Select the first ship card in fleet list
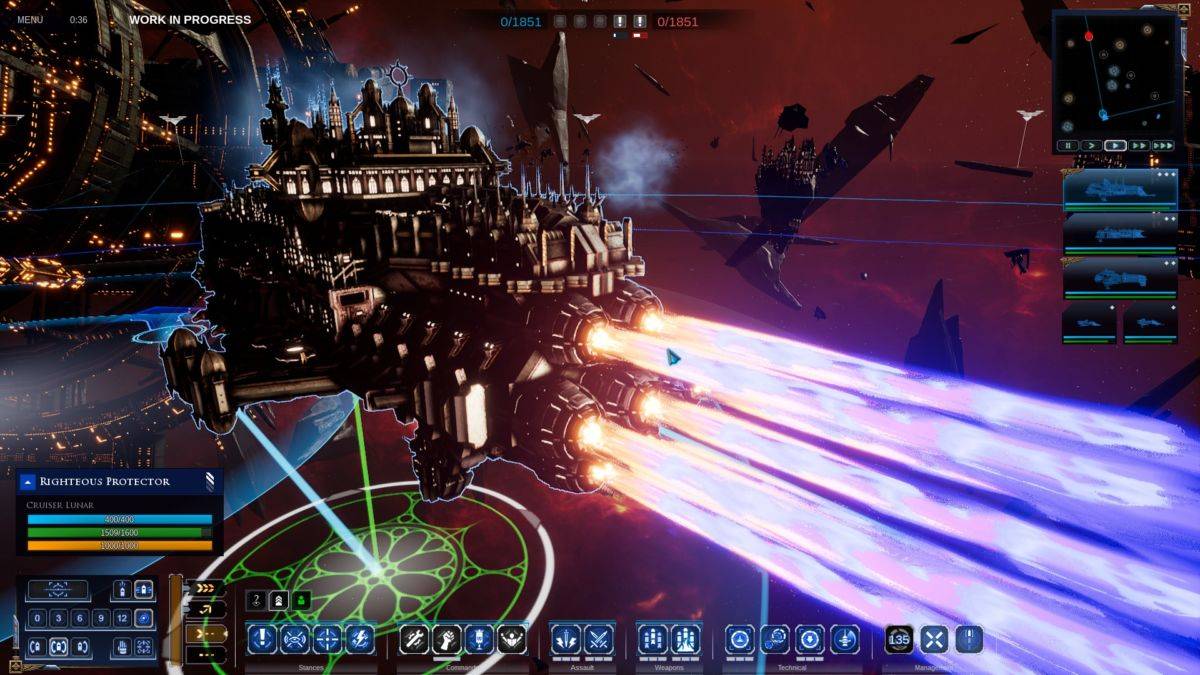 coord(1120,190)
